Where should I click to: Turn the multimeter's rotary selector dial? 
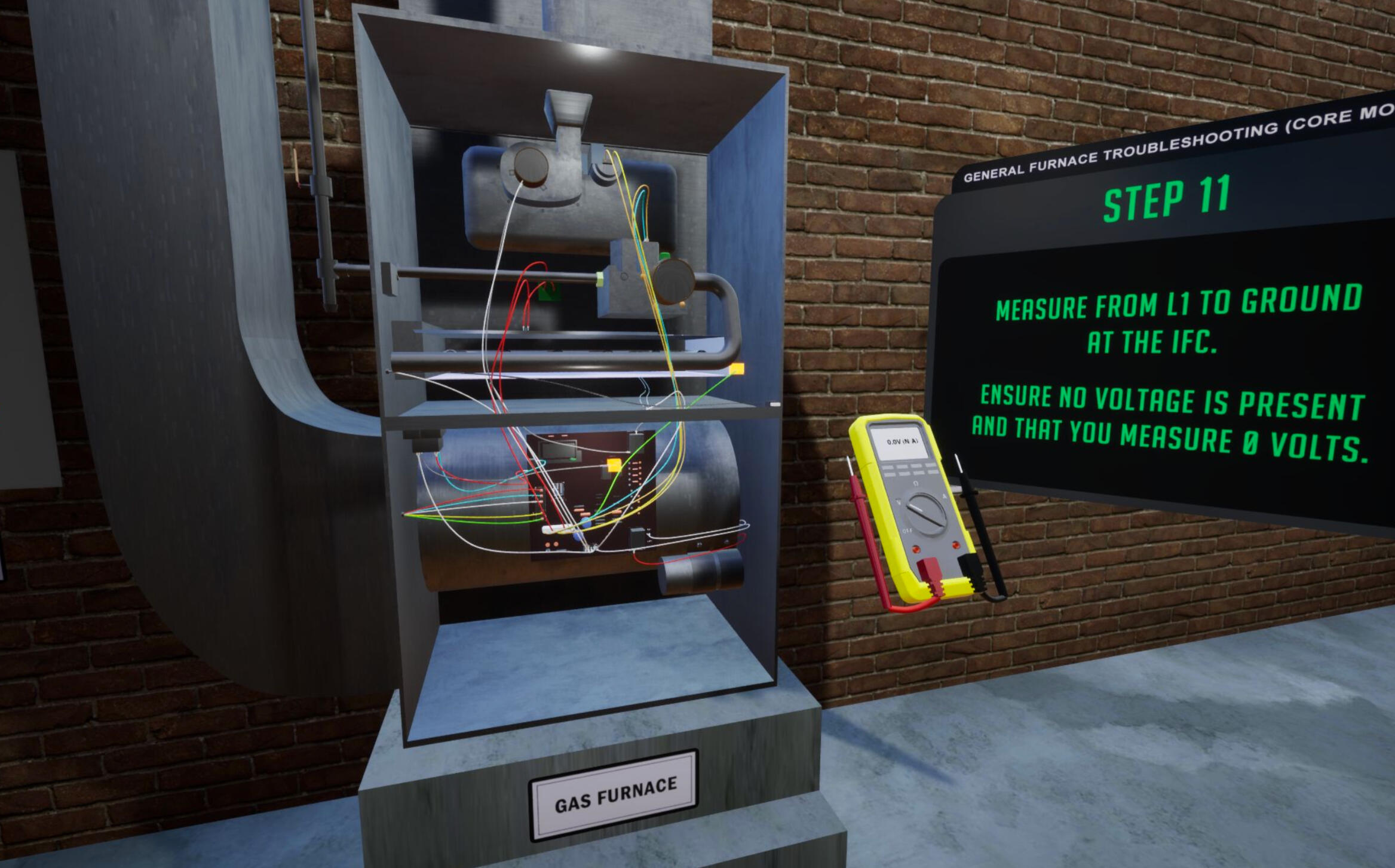click(x=926, y=513)
